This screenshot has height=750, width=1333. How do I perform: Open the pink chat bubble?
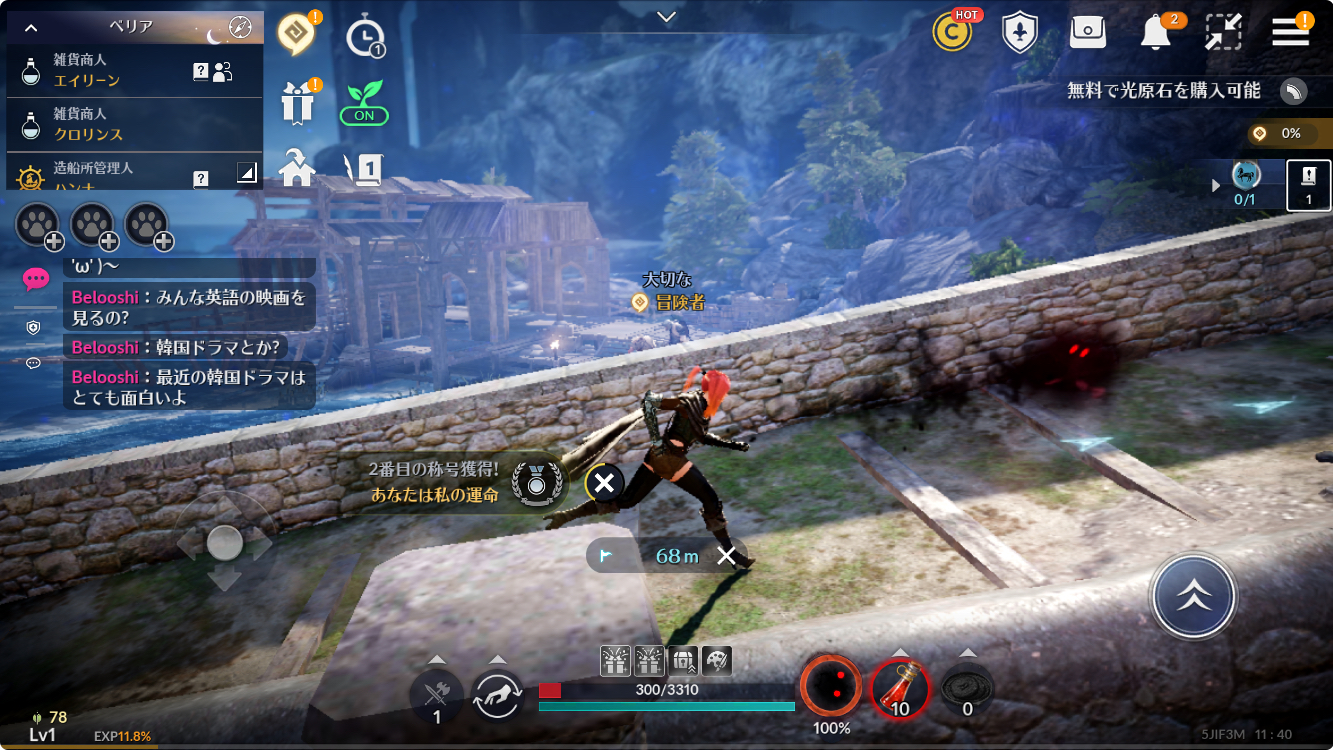(36, 278)
